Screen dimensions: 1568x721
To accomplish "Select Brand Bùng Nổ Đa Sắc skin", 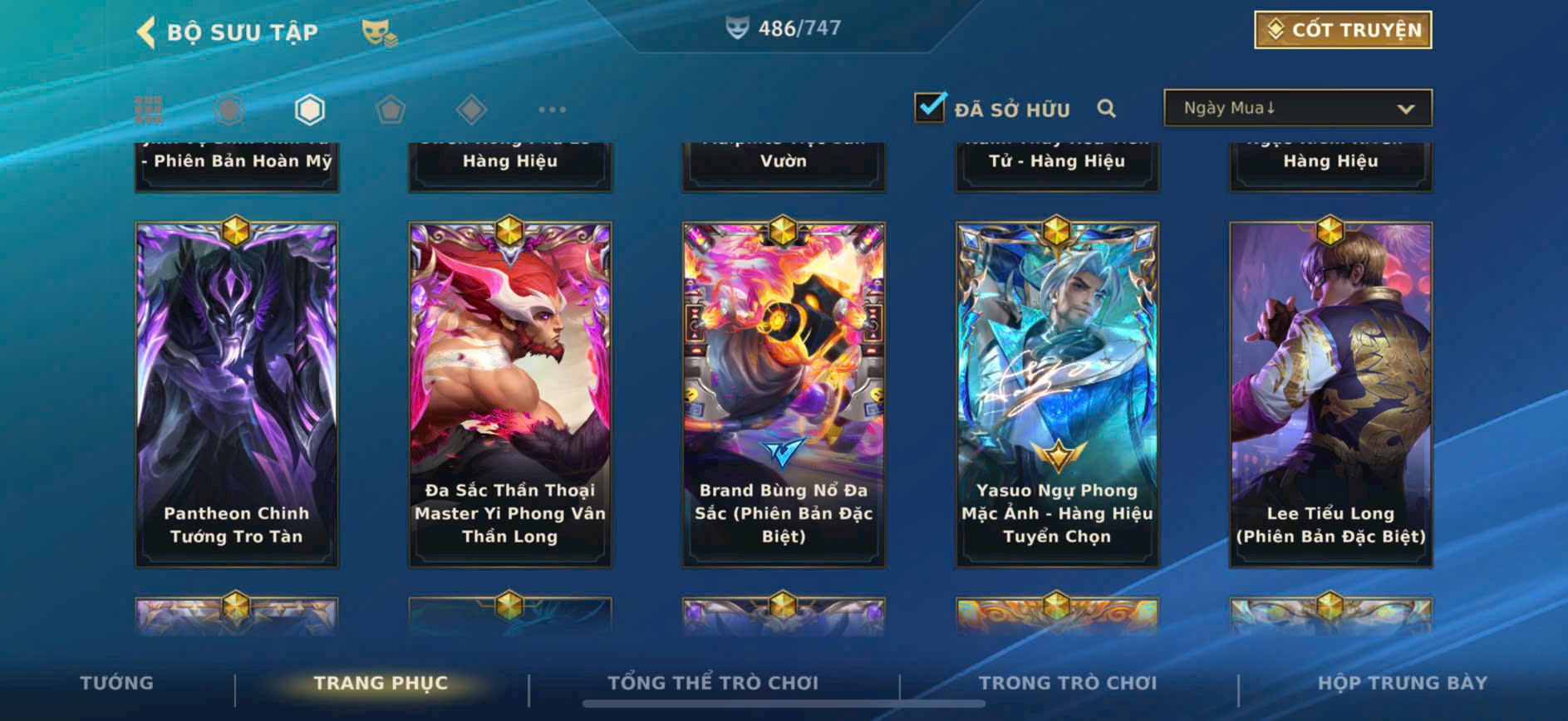I will point(784,394).
